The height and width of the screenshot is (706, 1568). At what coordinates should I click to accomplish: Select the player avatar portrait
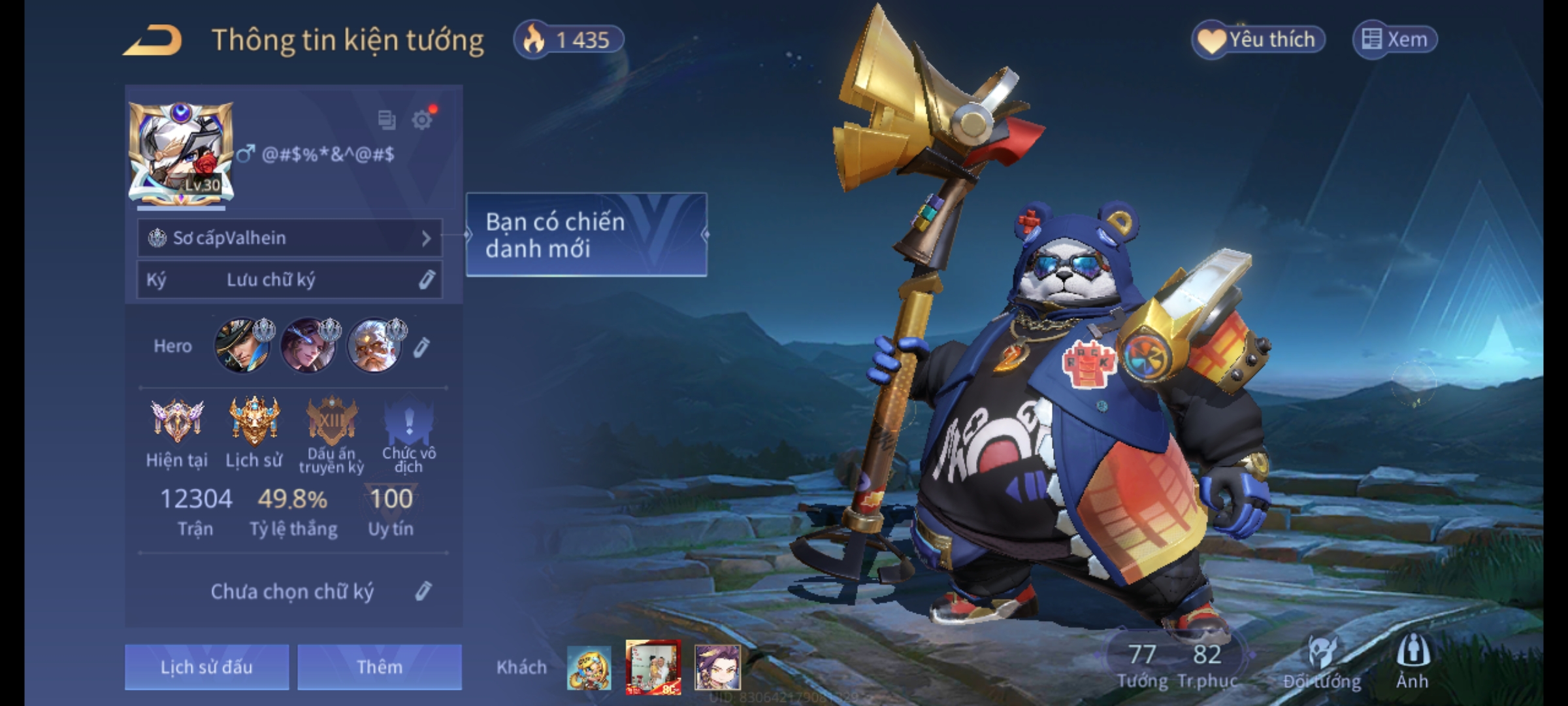click(181, 153)
